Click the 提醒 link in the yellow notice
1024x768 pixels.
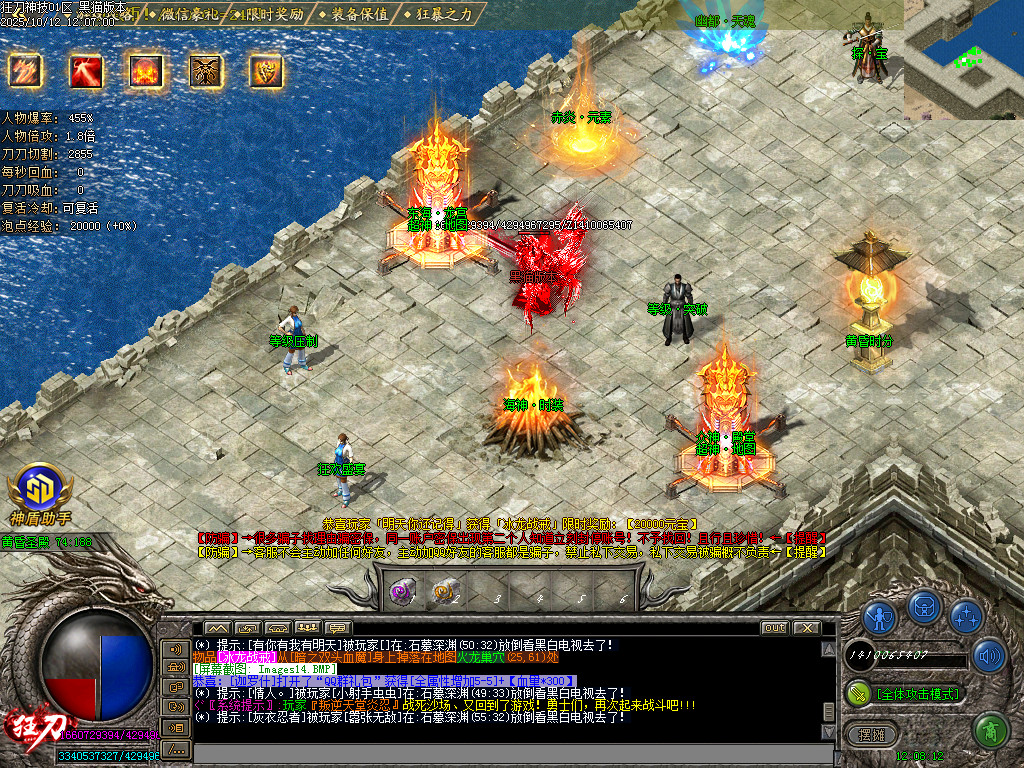click(808, 551)
